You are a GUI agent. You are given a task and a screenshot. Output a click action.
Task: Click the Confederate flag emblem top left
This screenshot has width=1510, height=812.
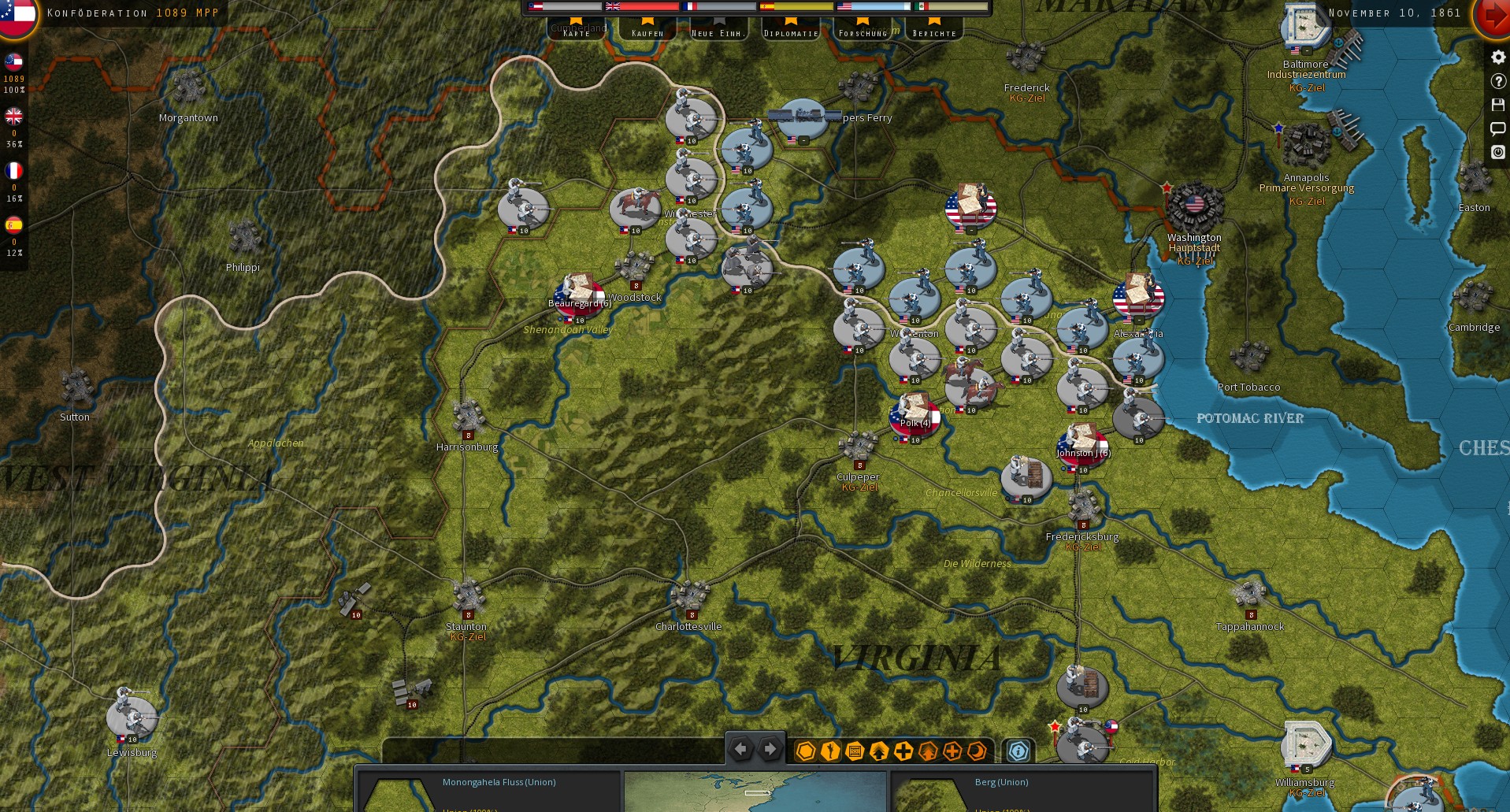17,17
